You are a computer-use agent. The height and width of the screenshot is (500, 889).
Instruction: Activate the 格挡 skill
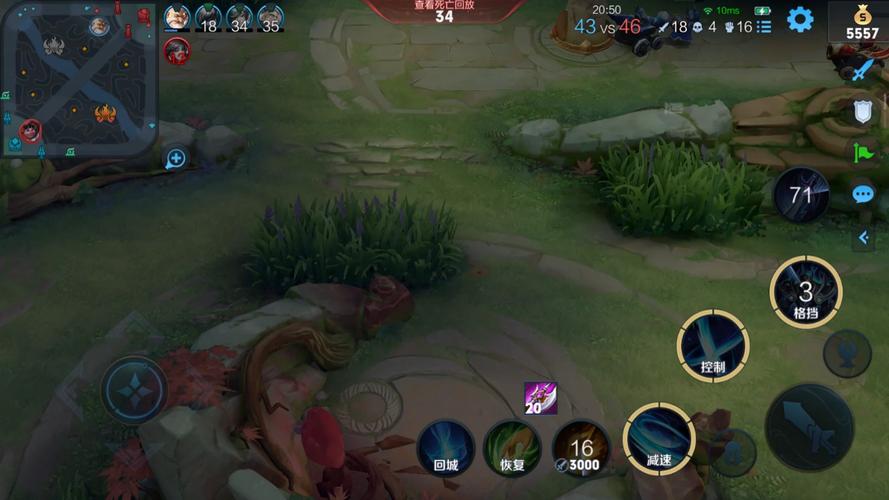[805, 292]
